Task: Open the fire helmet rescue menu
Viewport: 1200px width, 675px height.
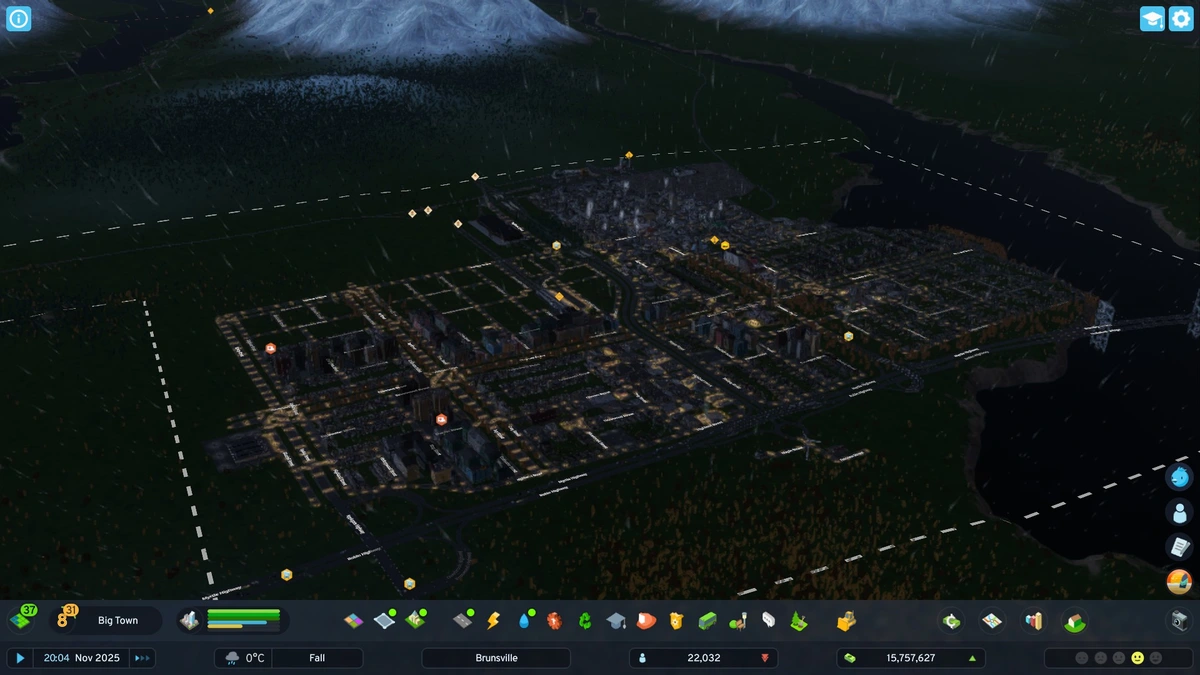Action: tap(646, 621)
